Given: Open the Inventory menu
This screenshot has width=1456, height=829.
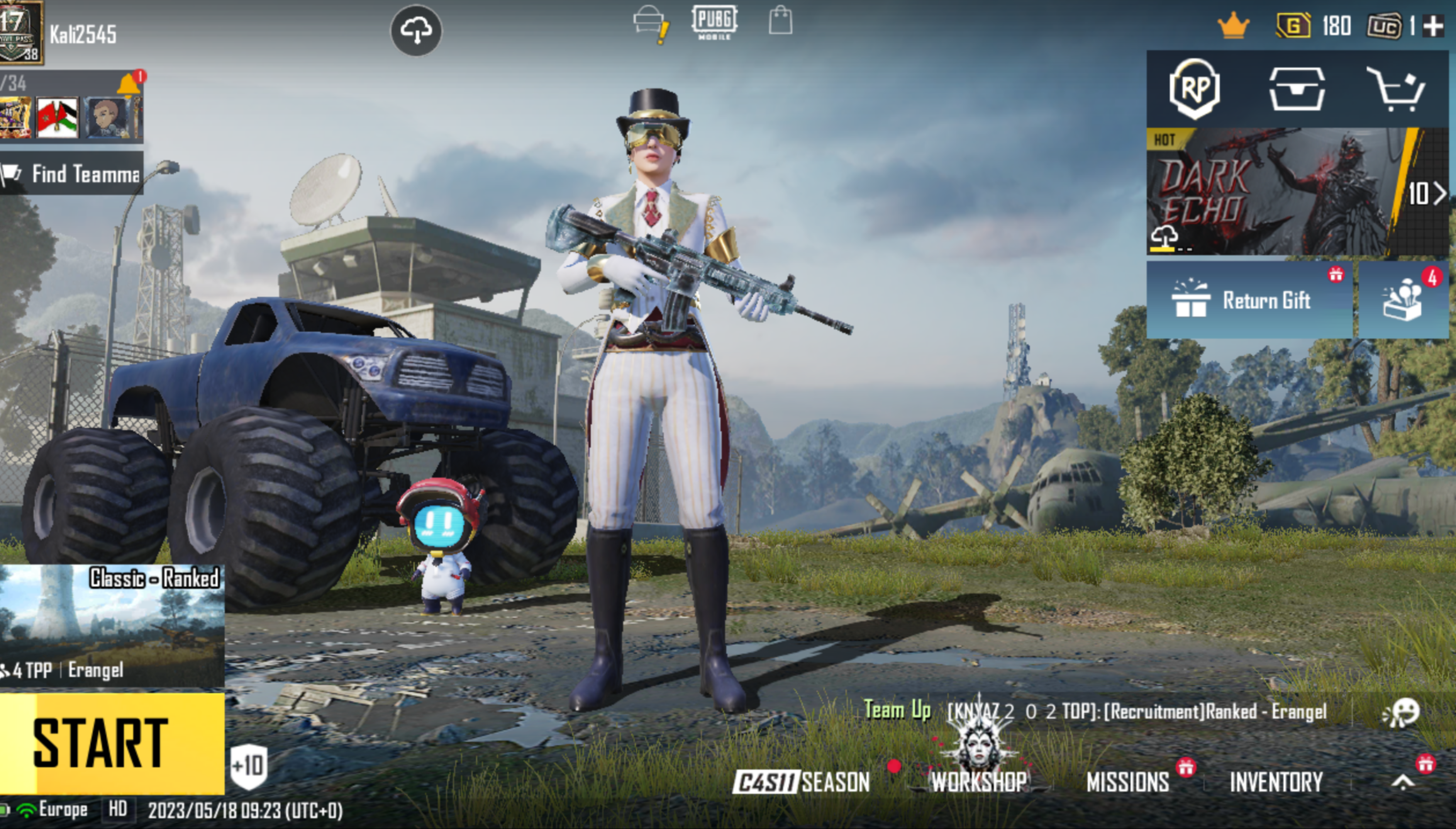Looking at the screenshot, I should tap(1276, 782).
